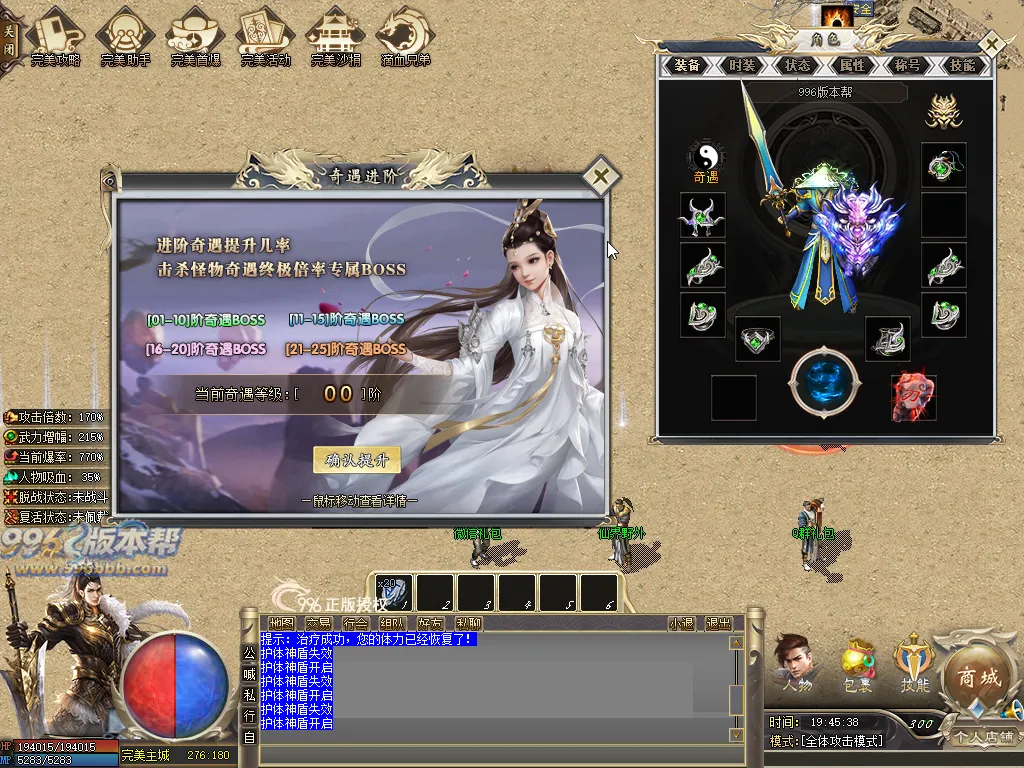Close the 奇遇进阶 dialog
Image resolution: width=1024 pixels, height=768 pixels.
pyautogui.click(x=600, y=178)
